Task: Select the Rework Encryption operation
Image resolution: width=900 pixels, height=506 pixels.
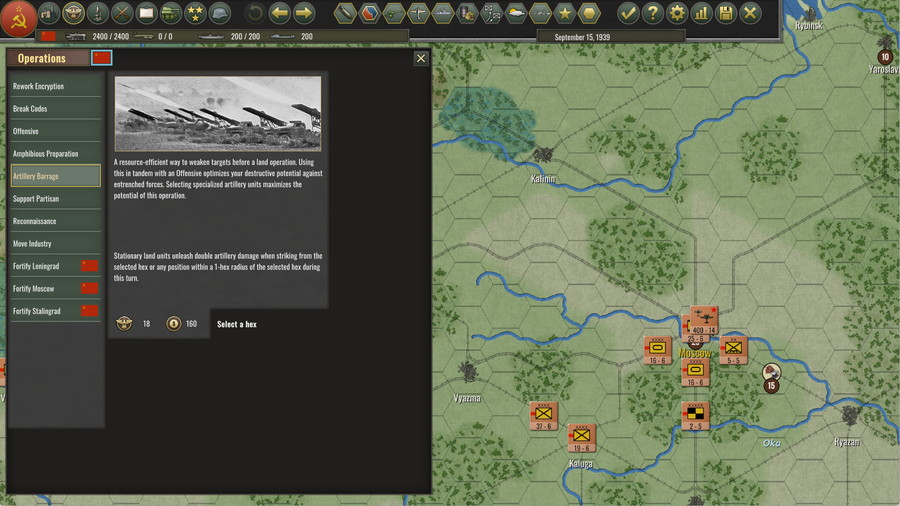Action: pyautogui.click(x=55, y=86)
